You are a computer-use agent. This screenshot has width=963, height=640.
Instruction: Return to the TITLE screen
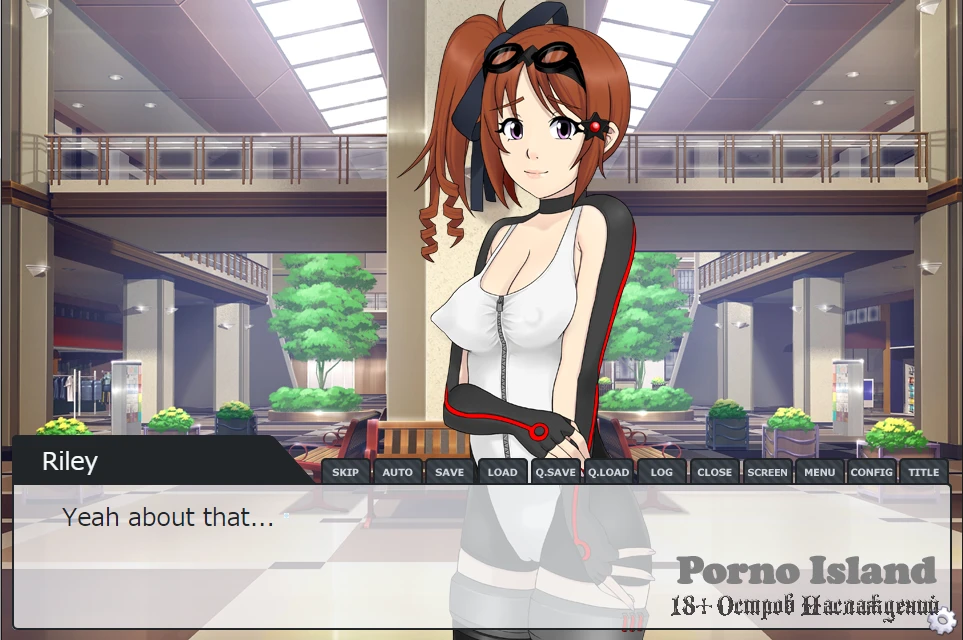pyautogui.click(x=923, y=472)
